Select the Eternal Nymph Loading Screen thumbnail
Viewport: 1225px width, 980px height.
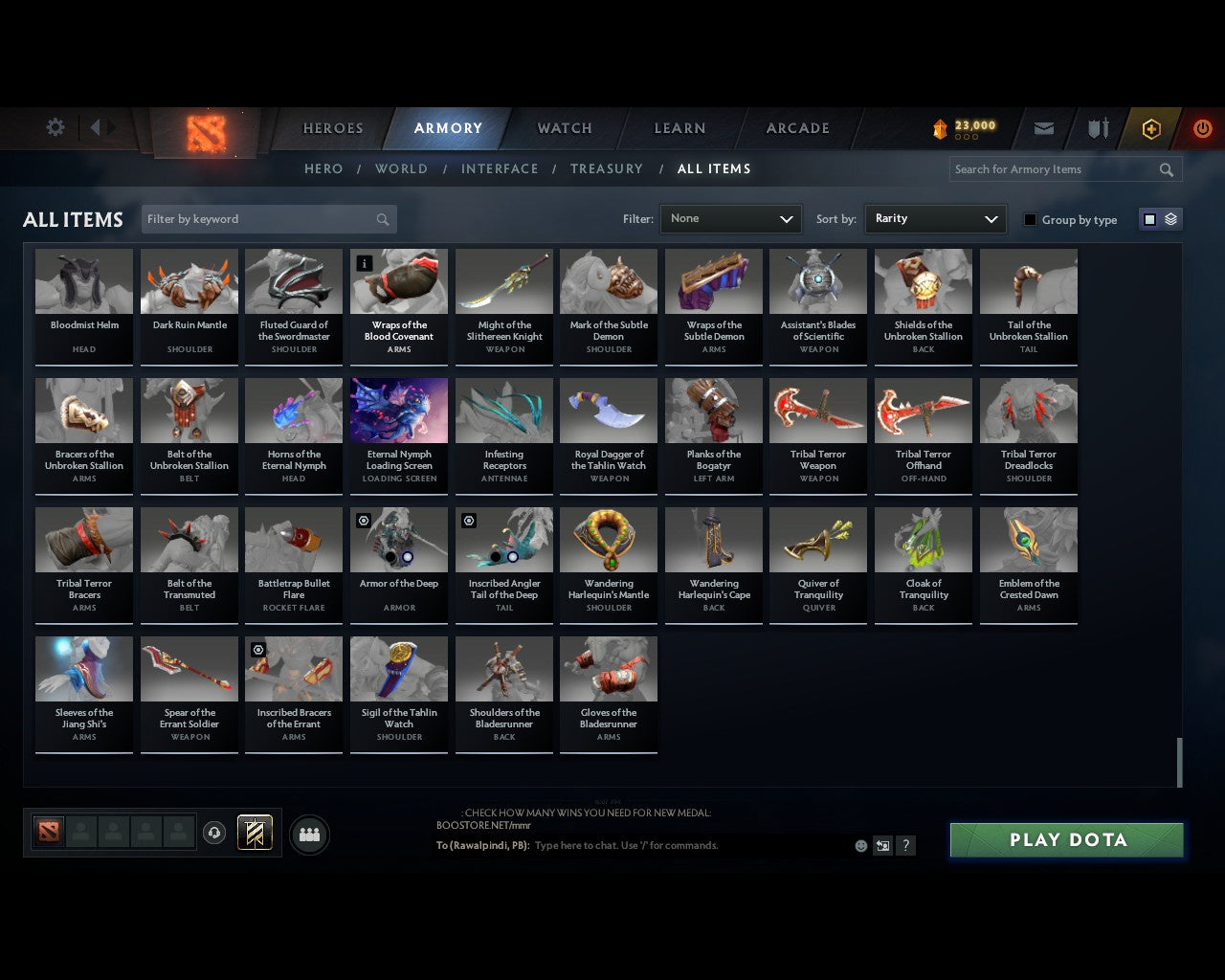coord(399,410)
